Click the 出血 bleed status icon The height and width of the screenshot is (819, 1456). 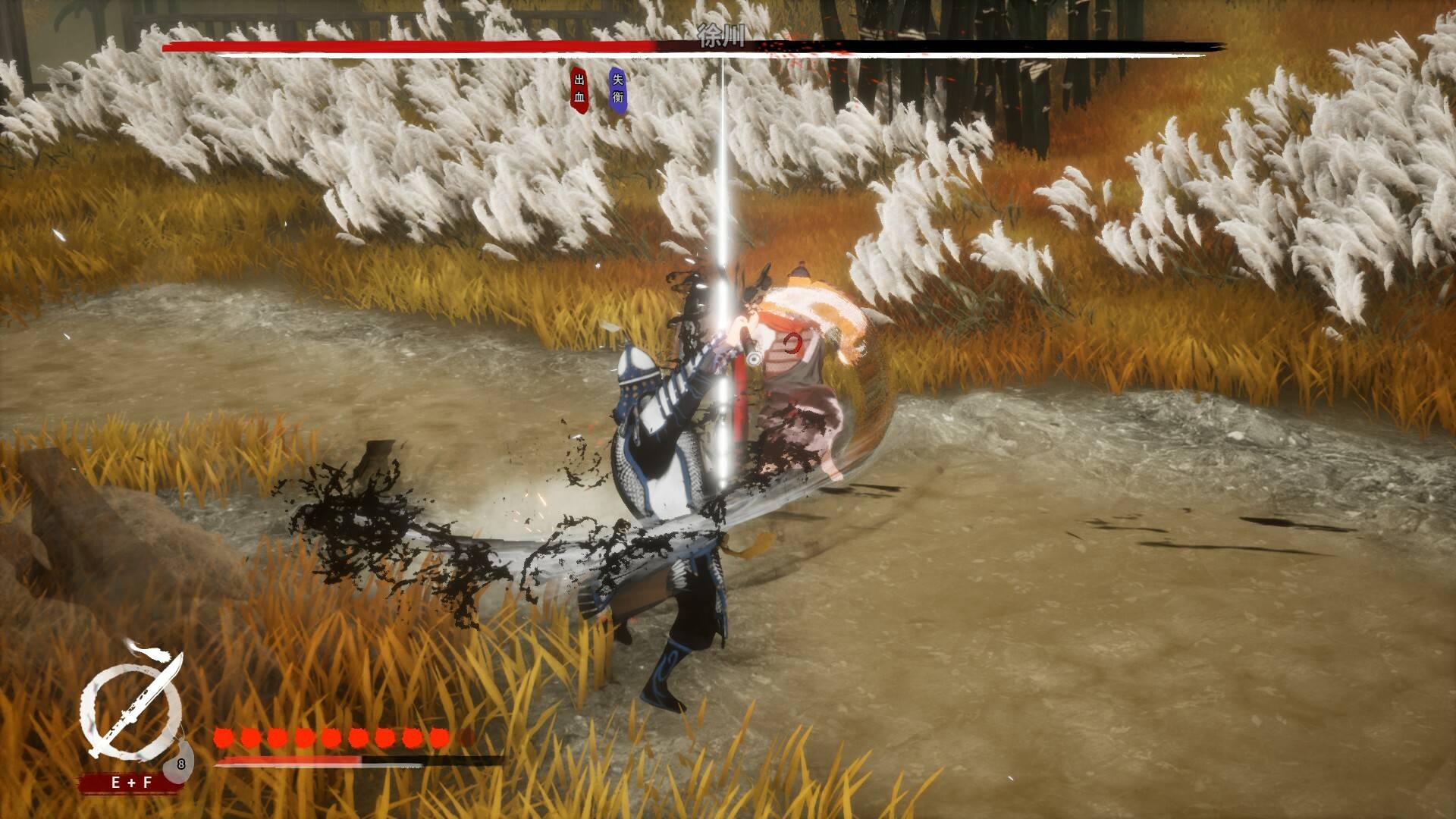click(579, 88)
